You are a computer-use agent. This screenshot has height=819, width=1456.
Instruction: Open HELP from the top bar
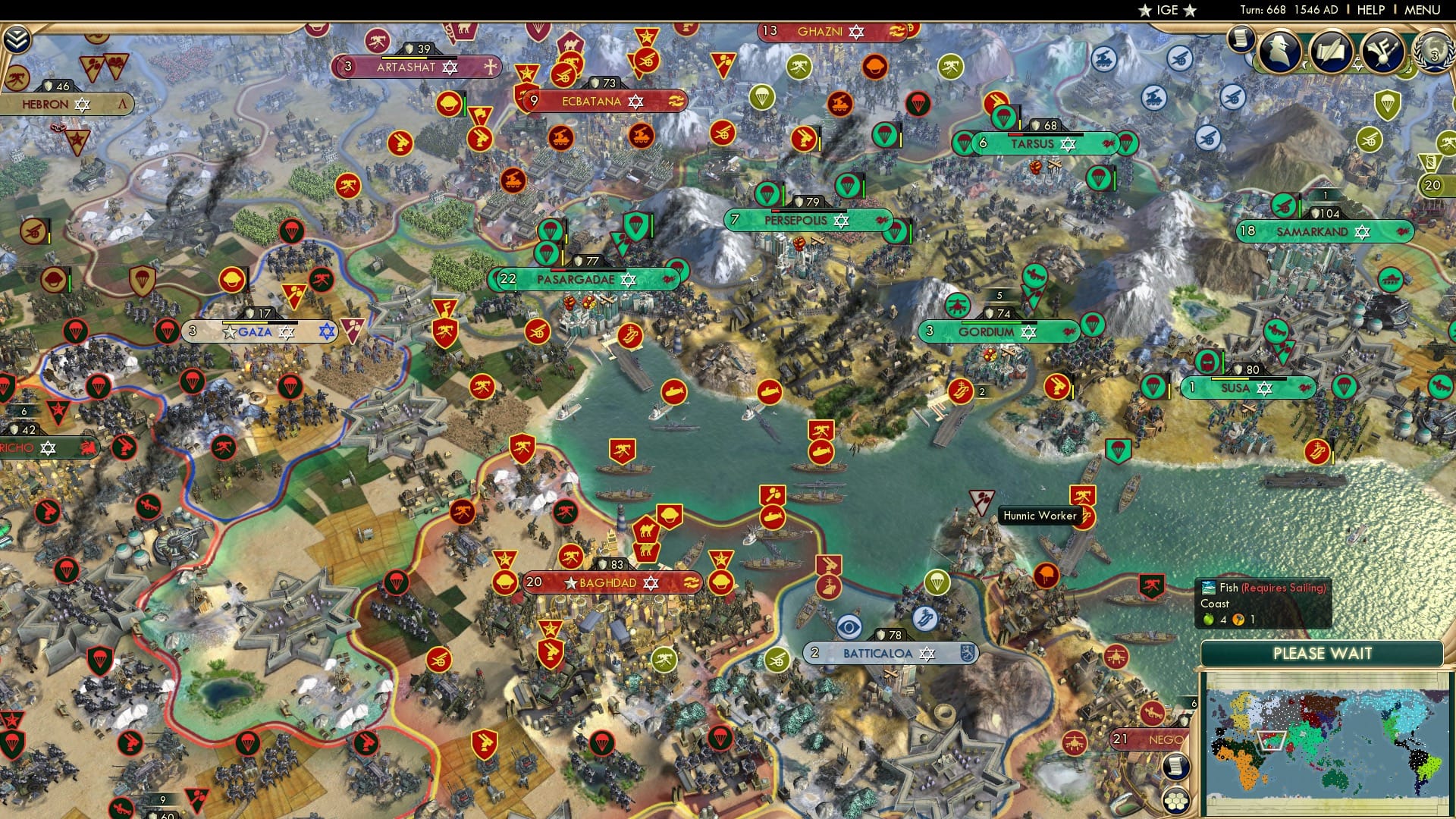click(x=1371, y=10)
